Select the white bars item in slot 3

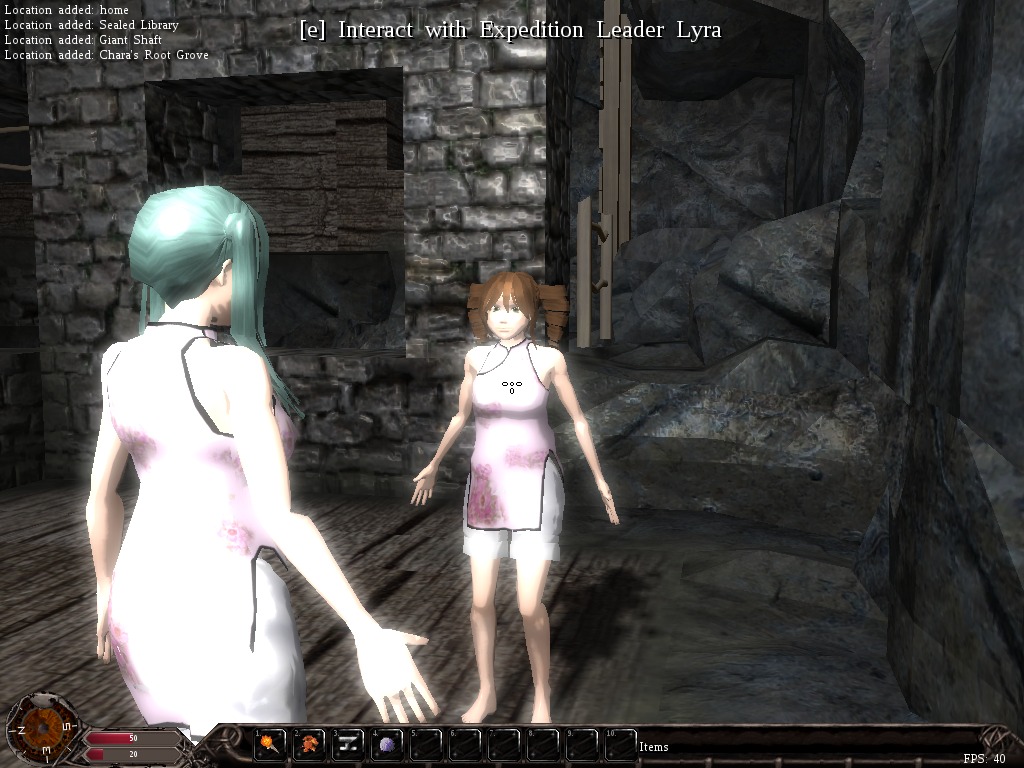[x=349, y=745]
